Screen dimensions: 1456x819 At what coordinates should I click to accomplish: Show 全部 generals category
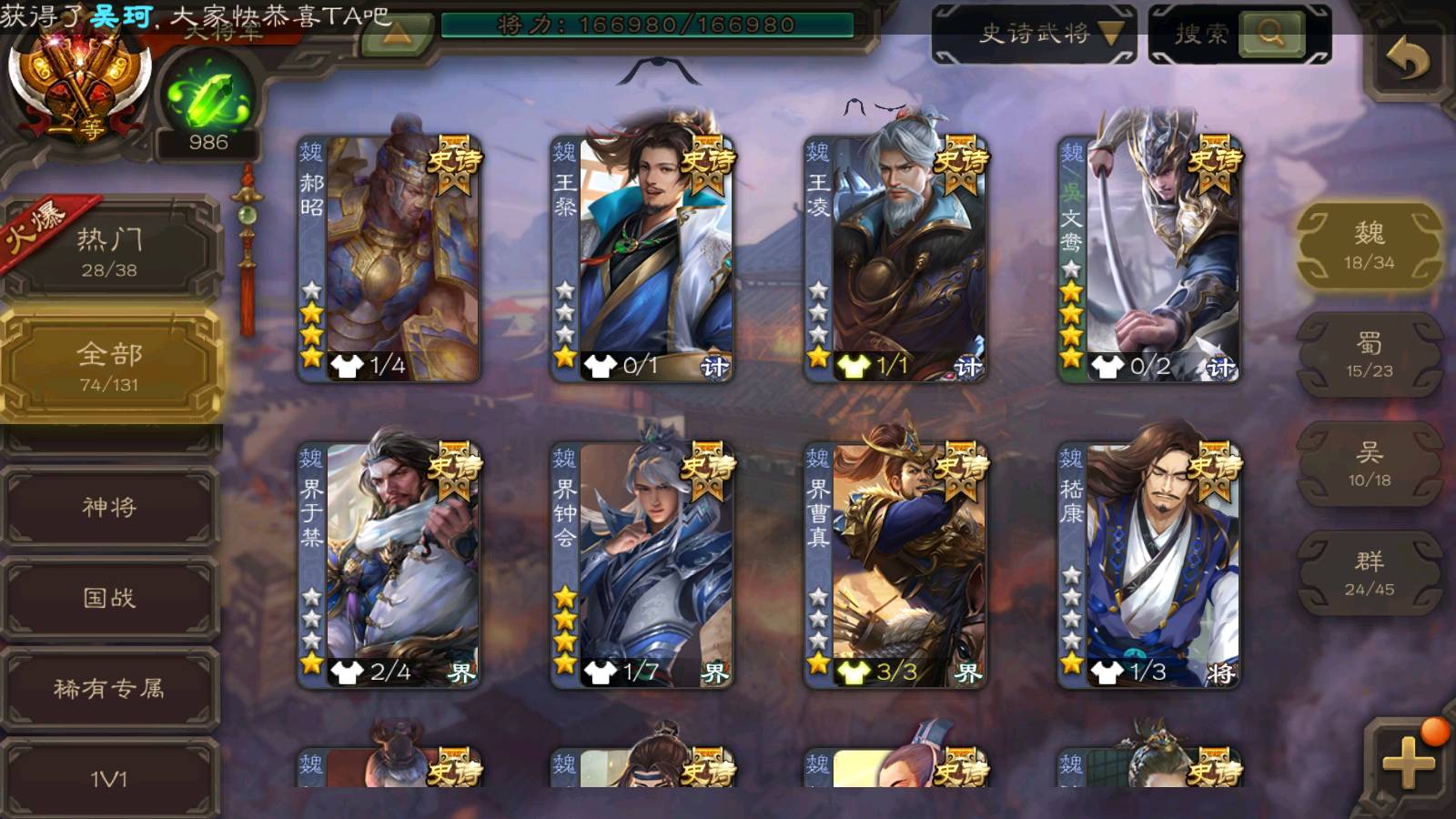pyautogui.click(x=109, y=366)
